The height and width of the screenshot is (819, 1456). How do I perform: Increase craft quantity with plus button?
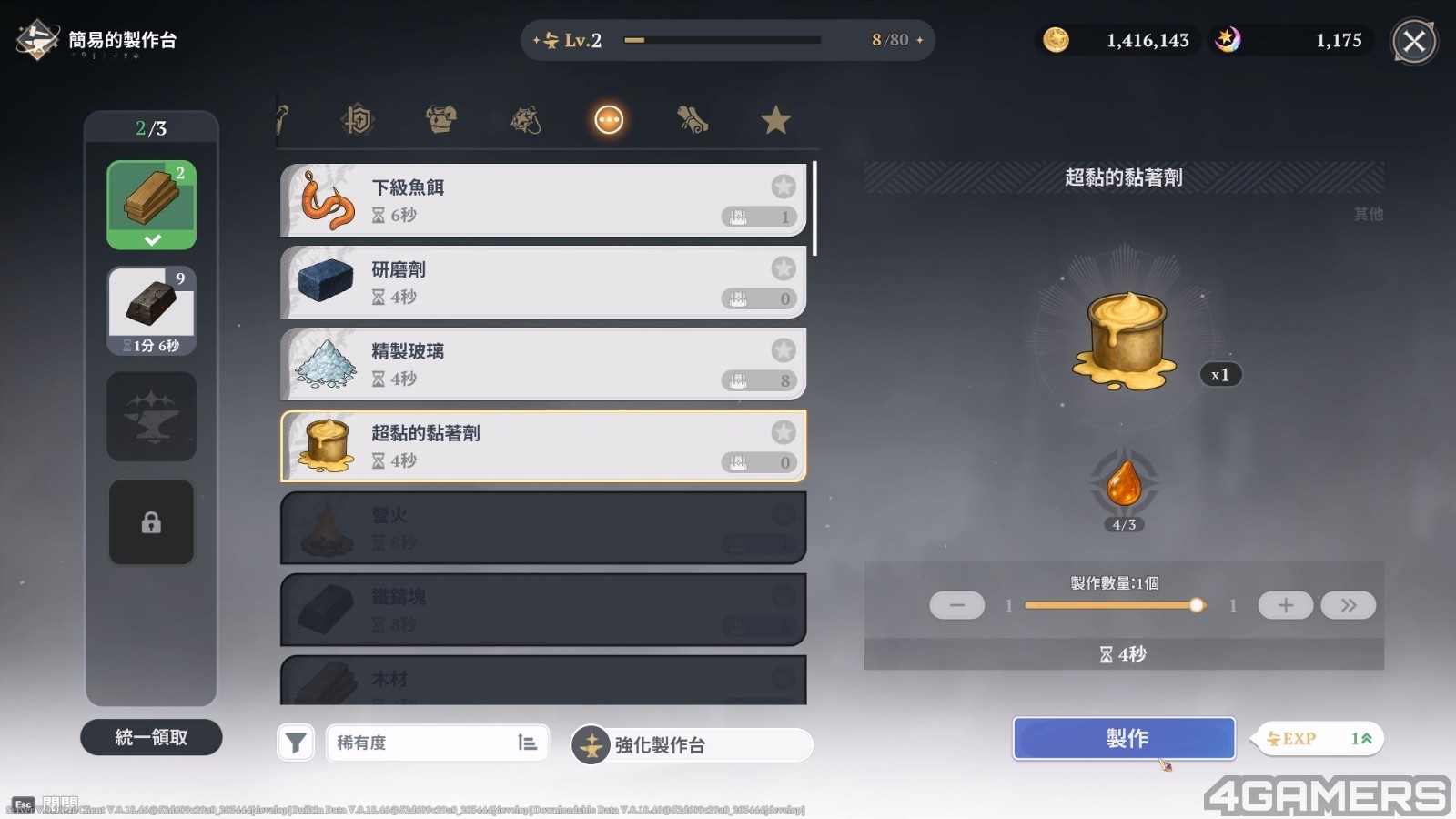pos(1285,605)
